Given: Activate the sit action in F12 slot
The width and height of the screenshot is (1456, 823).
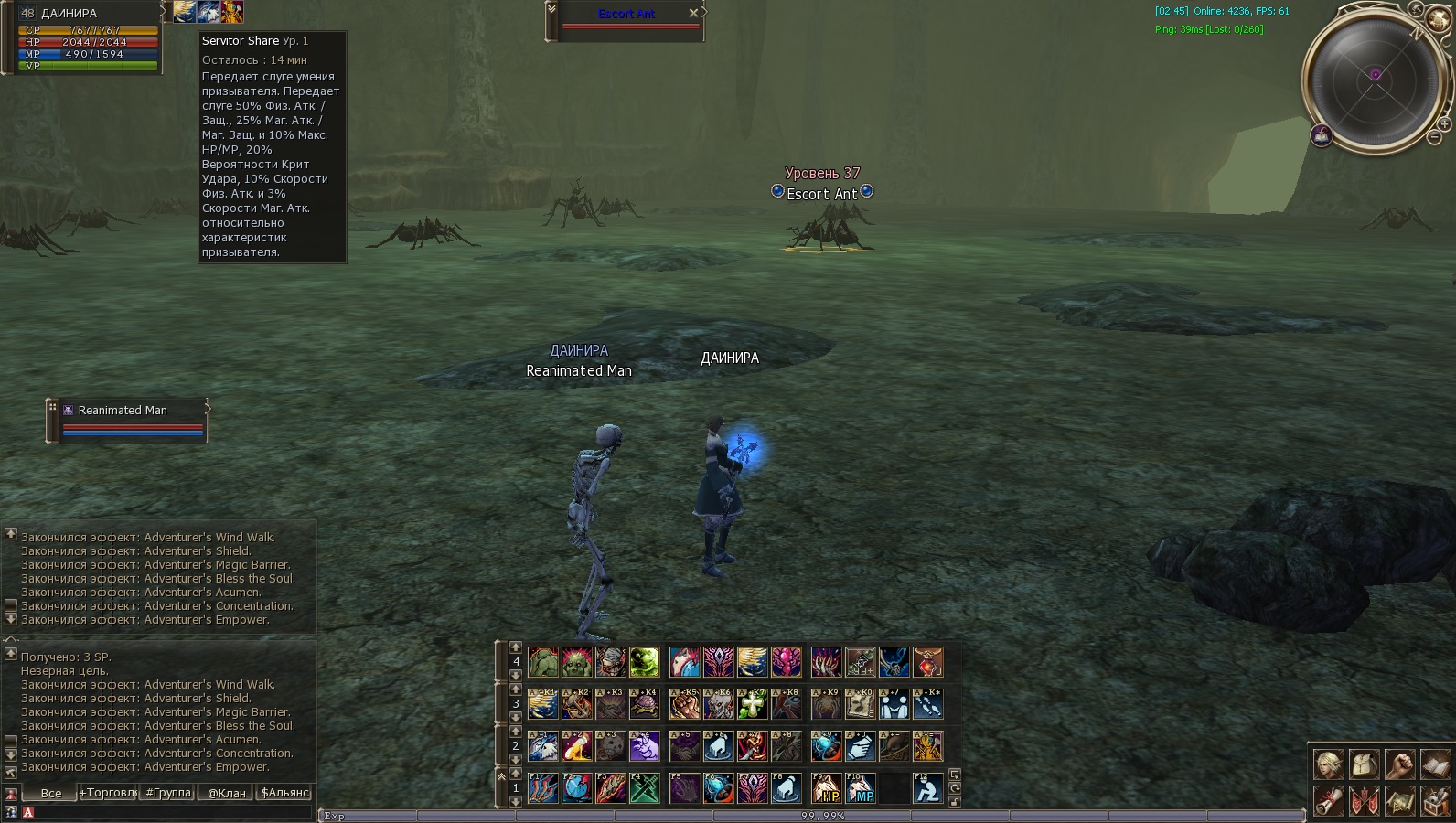Looking at the screenshot, I should point(927,788).
